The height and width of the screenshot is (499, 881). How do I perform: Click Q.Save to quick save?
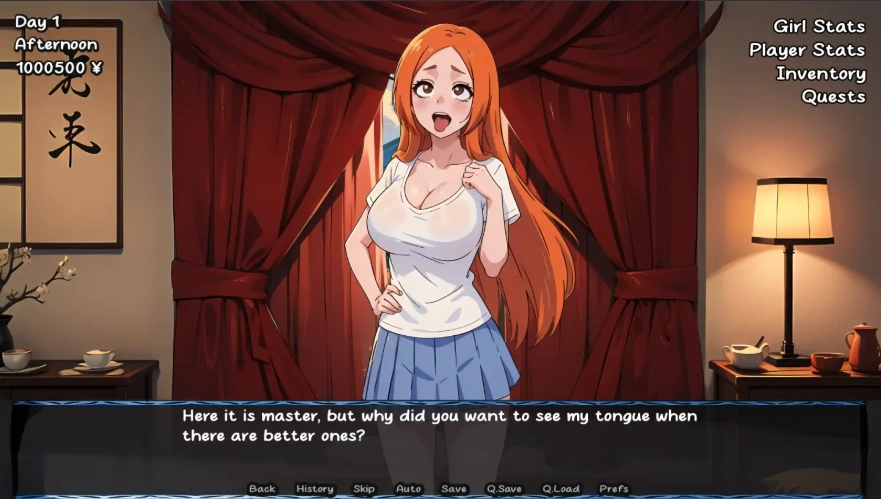click(504, 489)
